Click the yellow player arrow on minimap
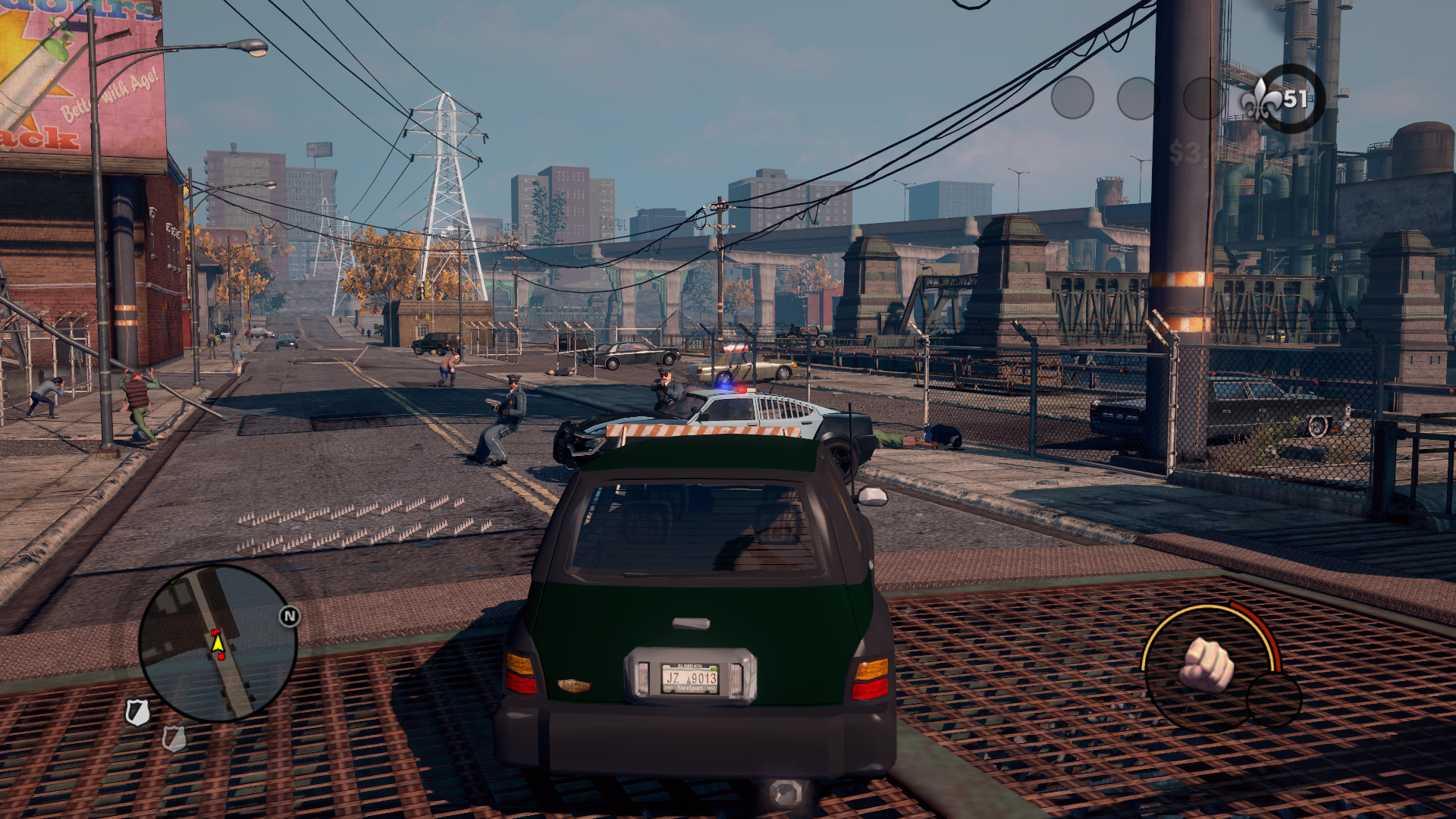 (x=218, y=644)
